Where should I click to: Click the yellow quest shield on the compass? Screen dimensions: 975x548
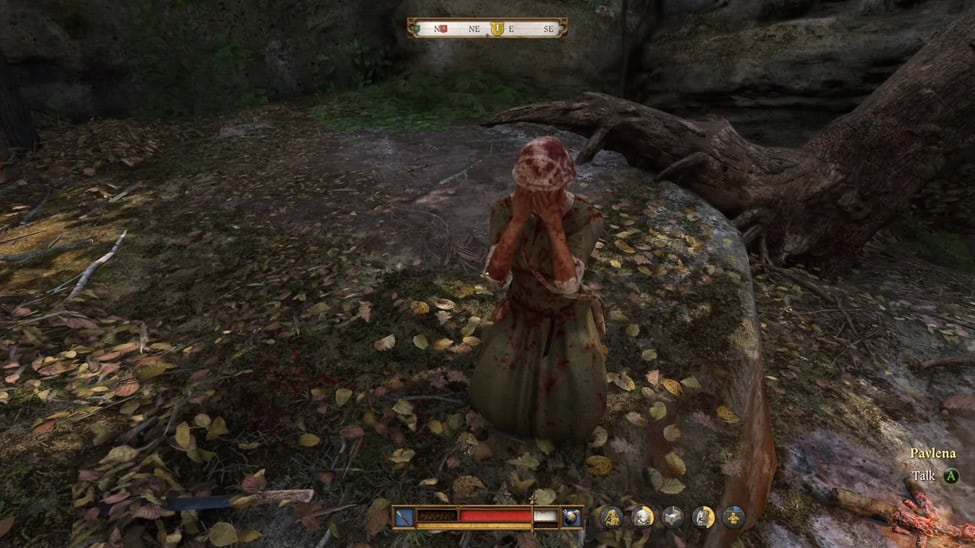point(497,28)
